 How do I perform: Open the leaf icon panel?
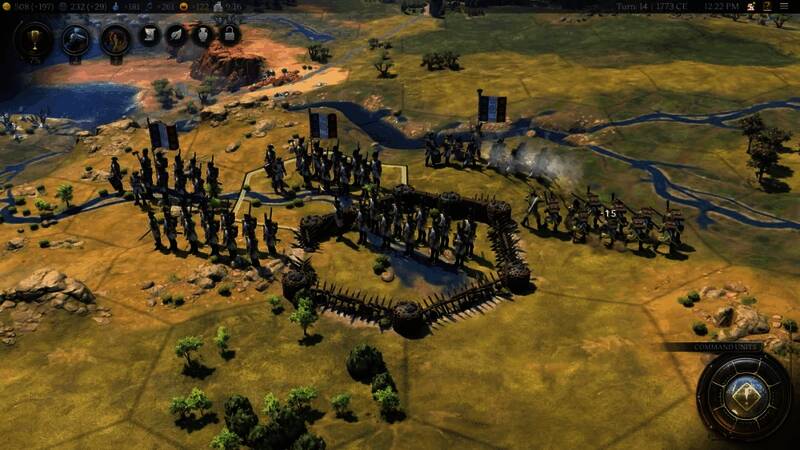point(177,35)
